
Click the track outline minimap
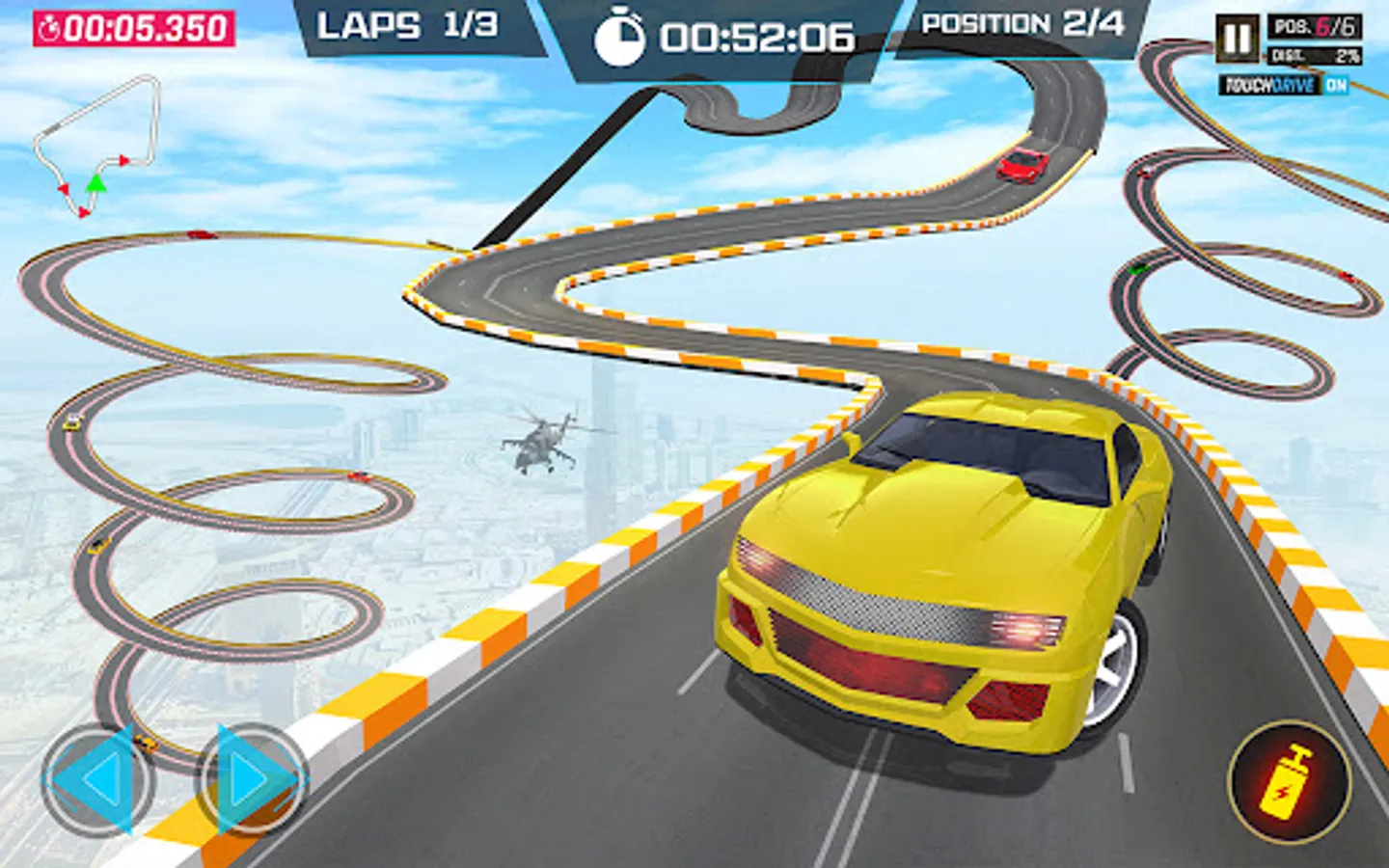pyautogui.click(x=96, y=145)
